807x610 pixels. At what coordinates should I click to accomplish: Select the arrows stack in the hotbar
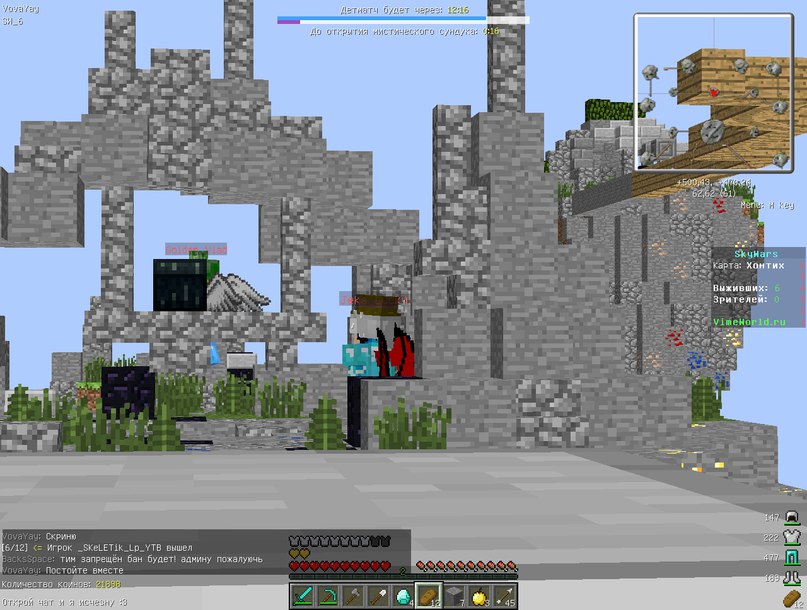coord(504,596)
